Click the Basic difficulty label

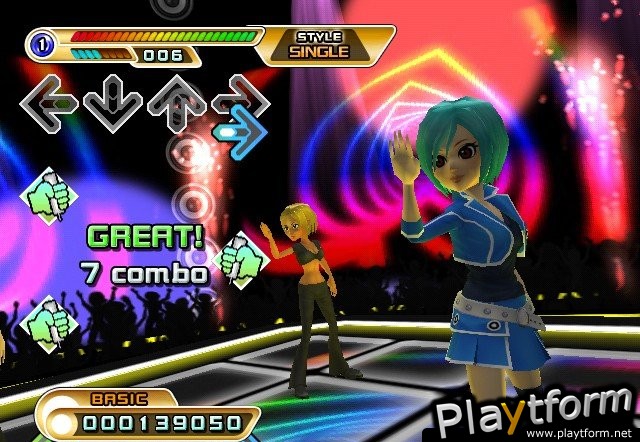[111, 399]
